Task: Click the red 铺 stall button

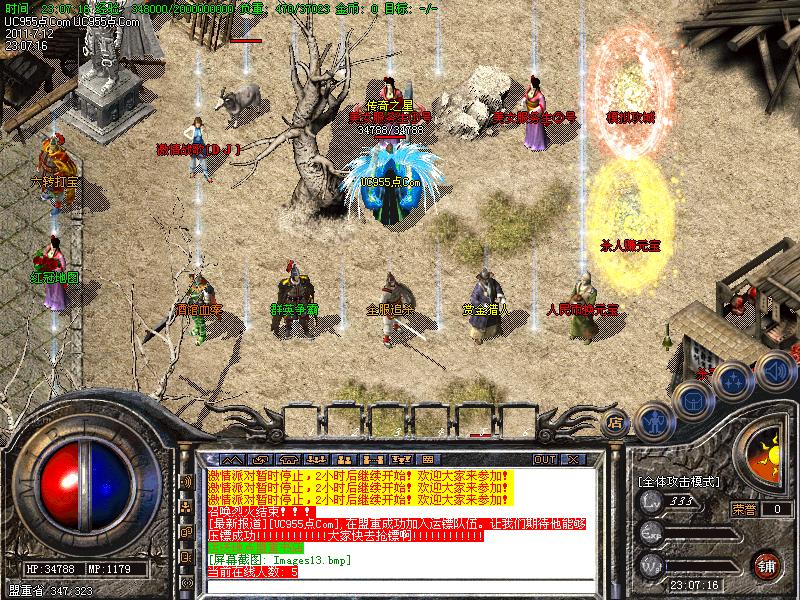Action: pyautogui.click(x=767, y=563)
